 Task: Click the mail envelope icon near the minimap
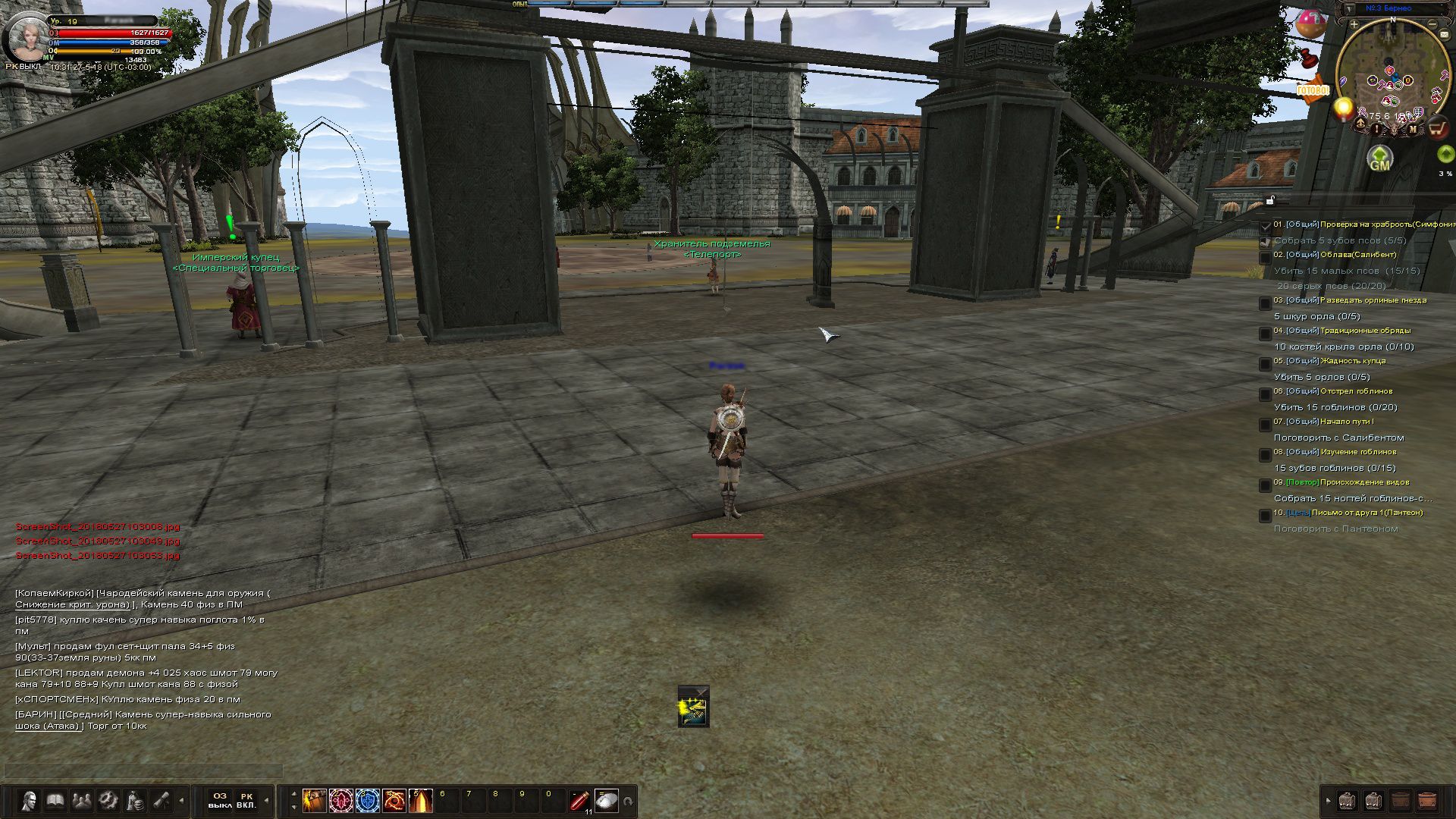[1444, 35]
